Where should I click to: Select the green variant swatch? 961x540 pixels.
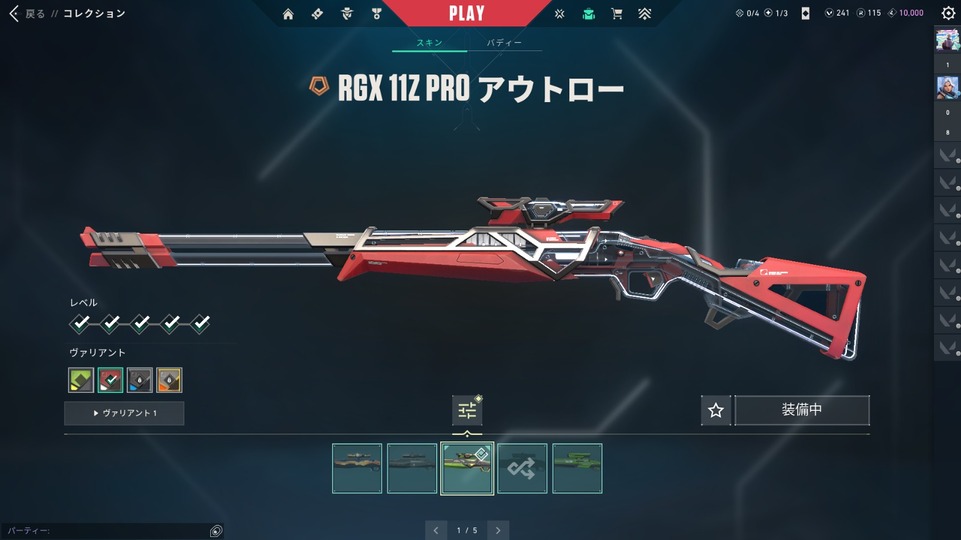[x=81, y=380]
